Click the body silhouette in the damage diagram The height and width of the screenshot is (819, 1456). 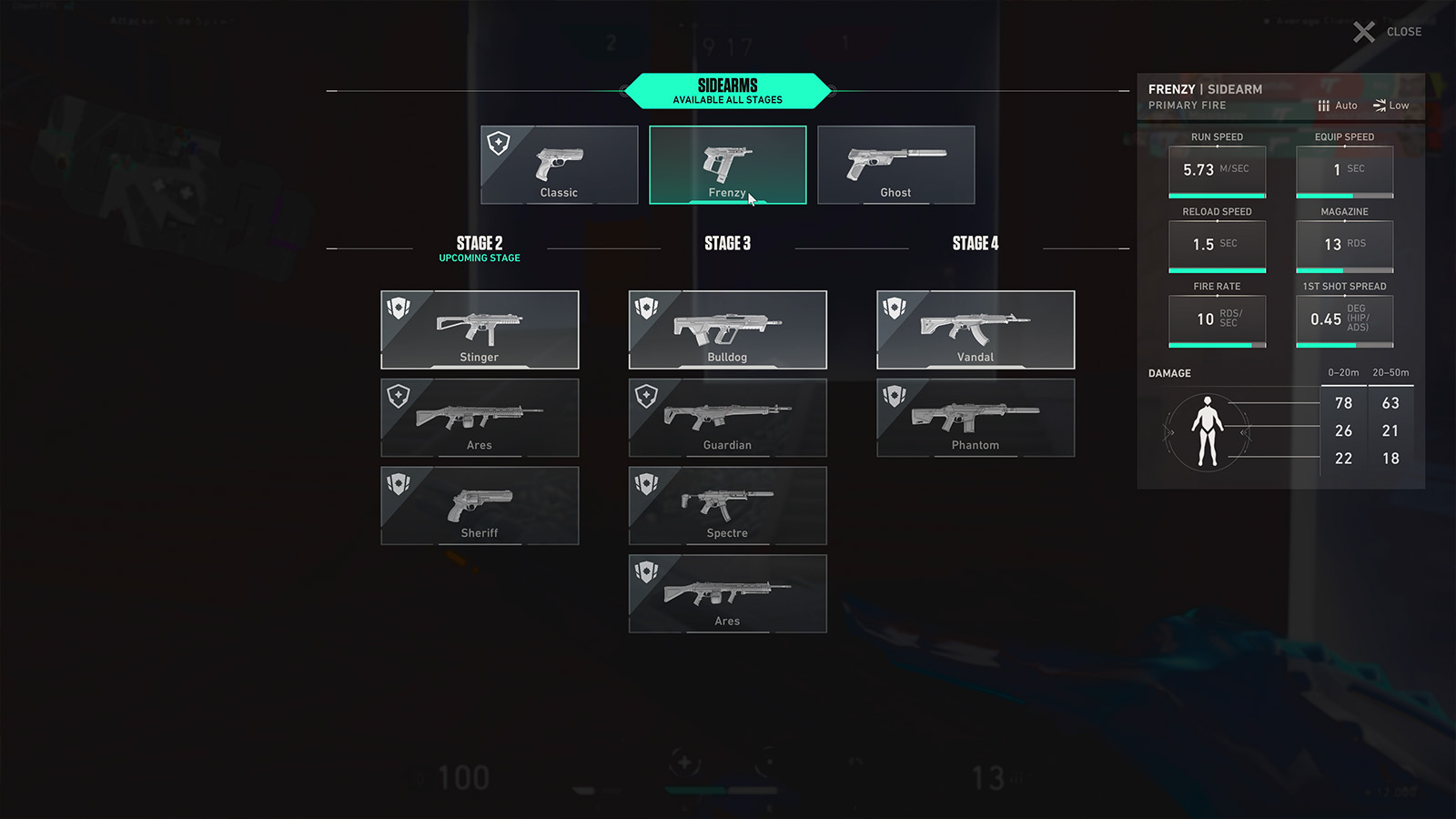(1208, 430)
